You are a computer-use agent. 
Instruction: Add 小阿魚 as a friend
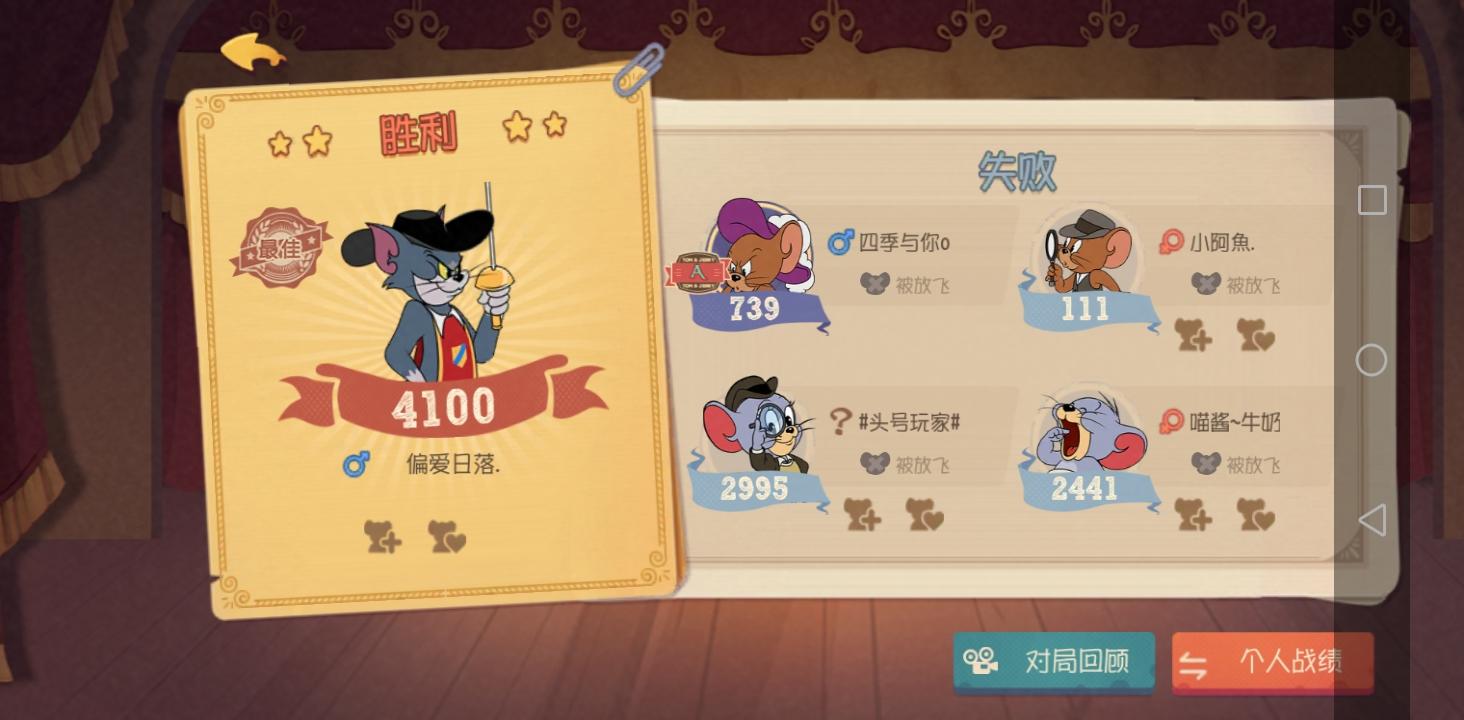click(x=1191, y=337)
